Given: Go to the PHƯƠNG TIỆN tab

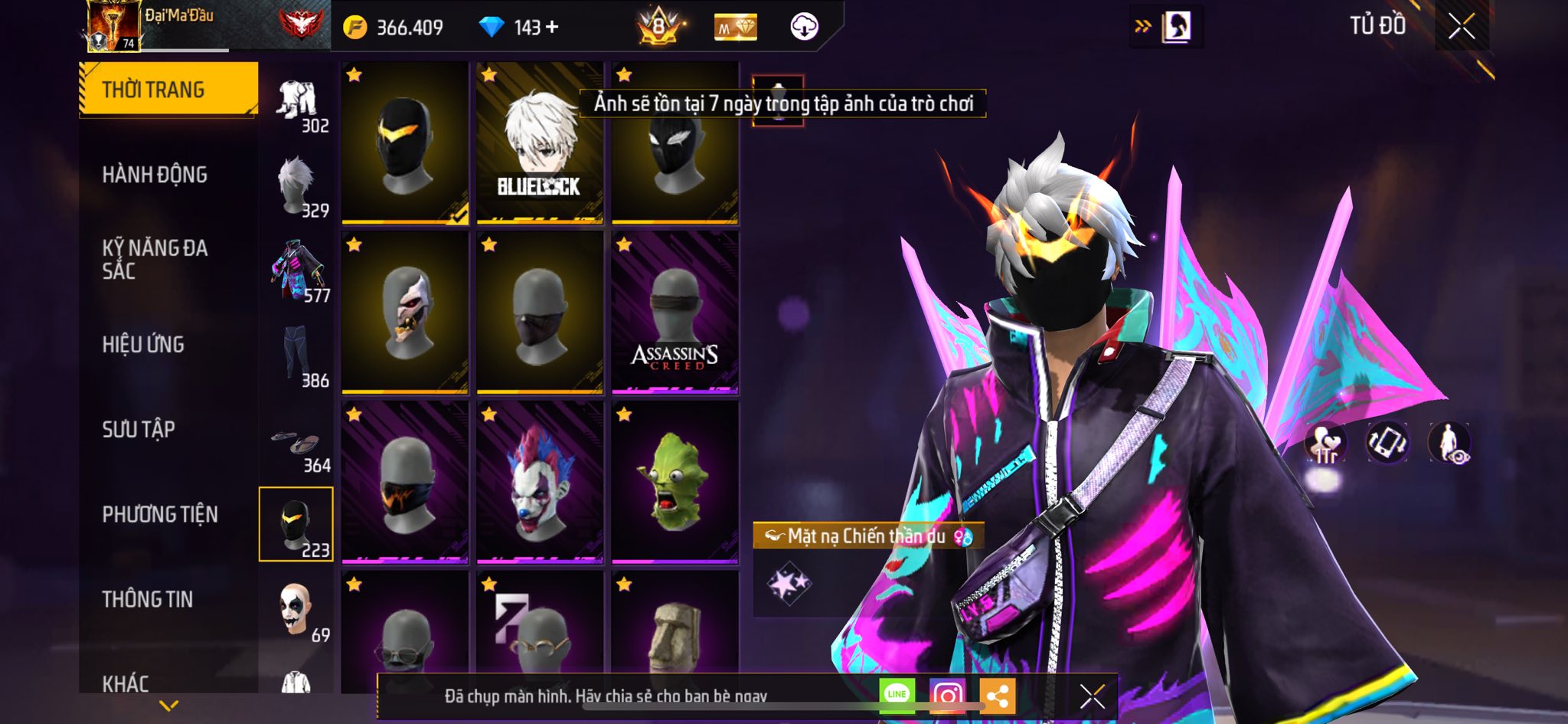Looking at the screenshot, I should (160, 514).
